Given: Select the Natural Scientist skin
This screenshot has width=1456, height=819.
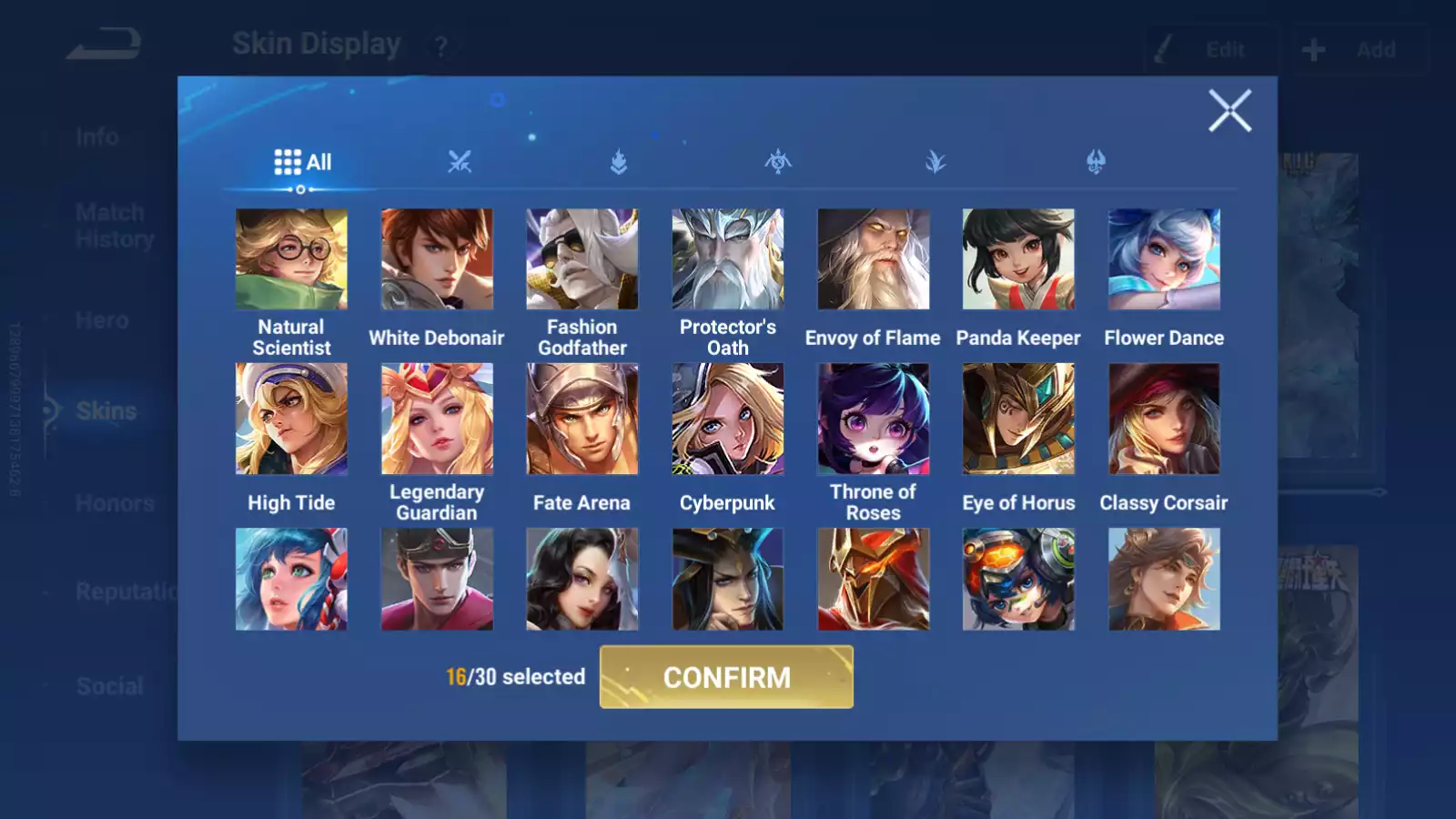Looking at the screenshot, I should 291,259.
